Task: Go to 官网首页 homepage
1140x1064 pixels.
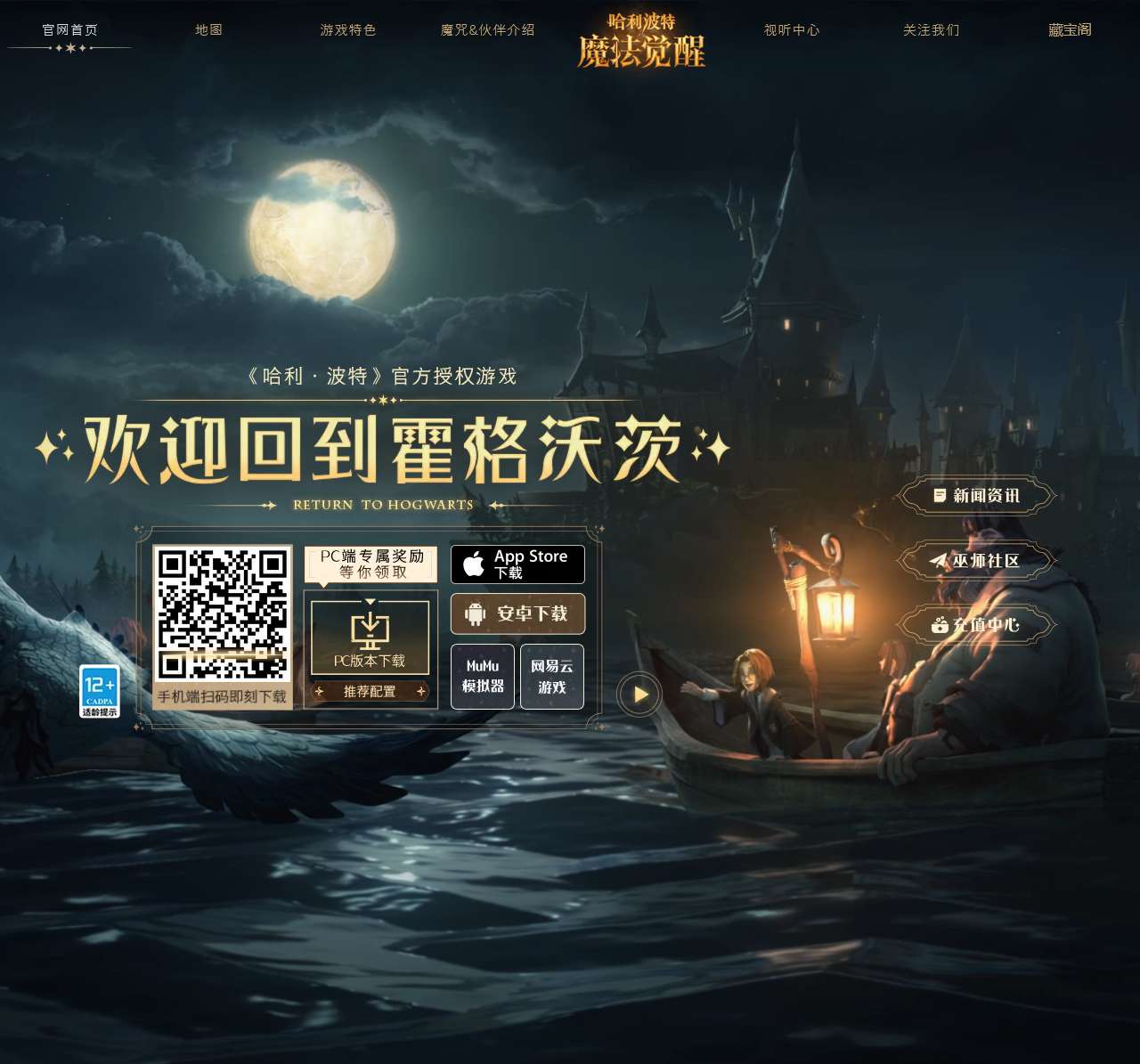Action: 69,28
